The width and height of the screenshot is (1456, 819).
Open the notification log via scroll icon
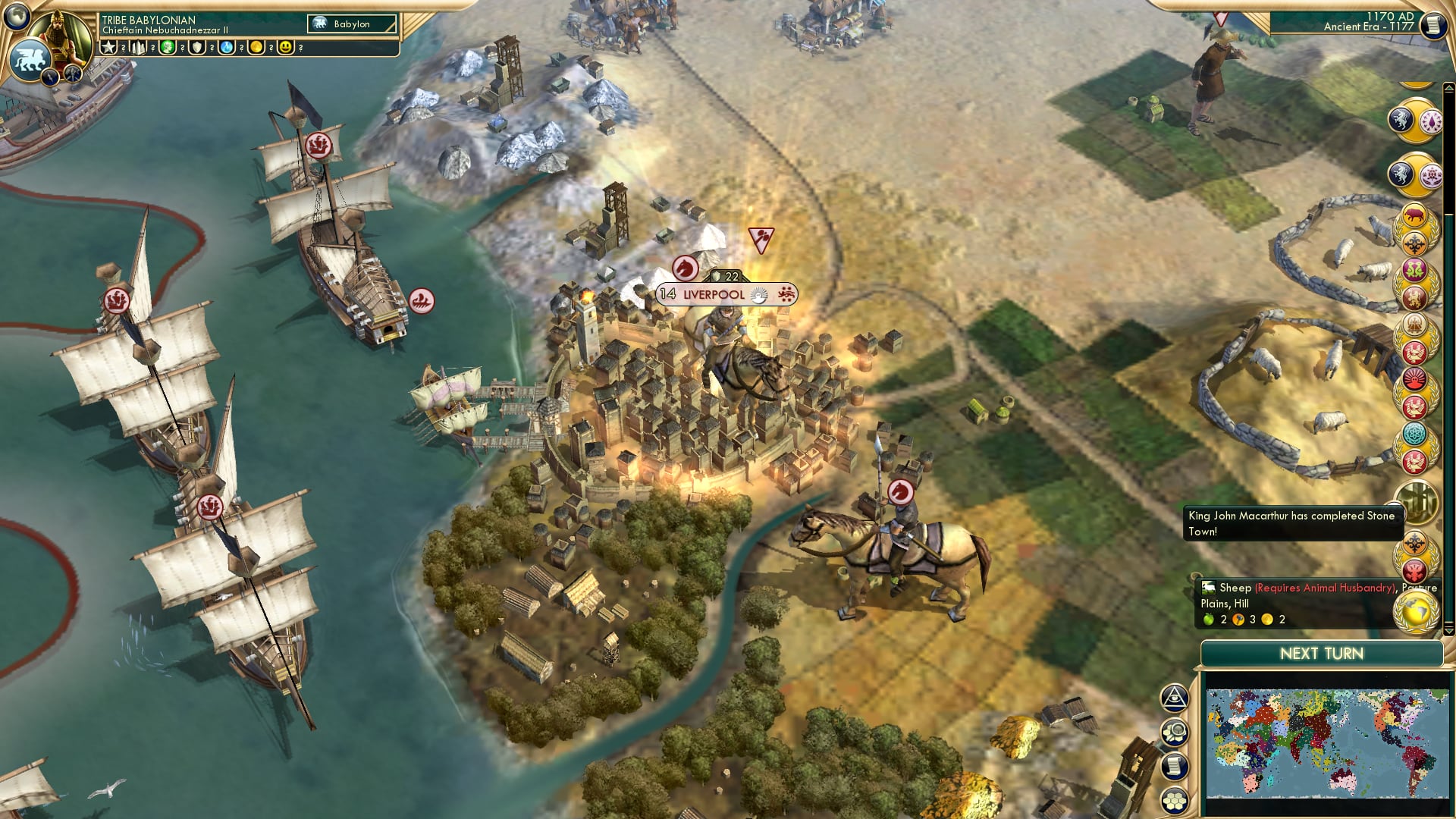[x=1174, y=765]
